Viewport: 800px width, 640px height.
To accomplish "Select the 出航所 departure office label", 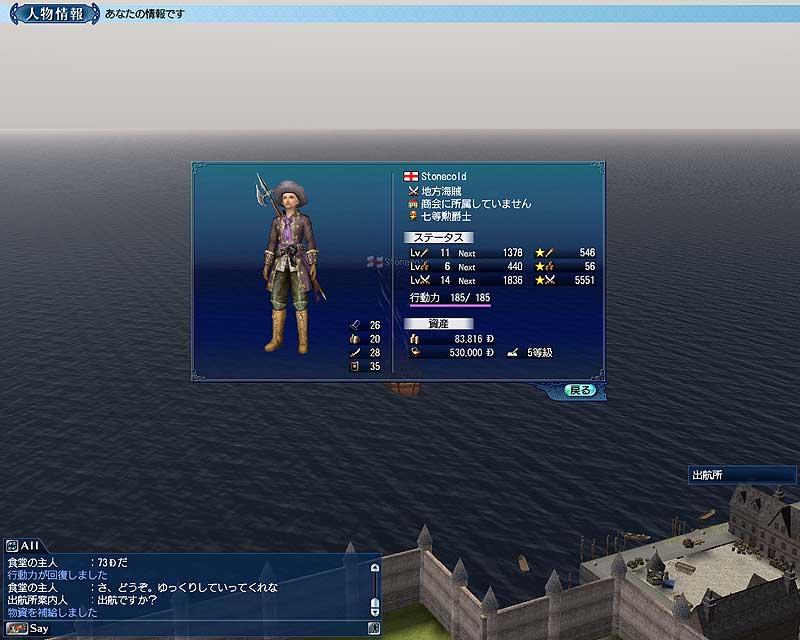I will click(710, 474).
